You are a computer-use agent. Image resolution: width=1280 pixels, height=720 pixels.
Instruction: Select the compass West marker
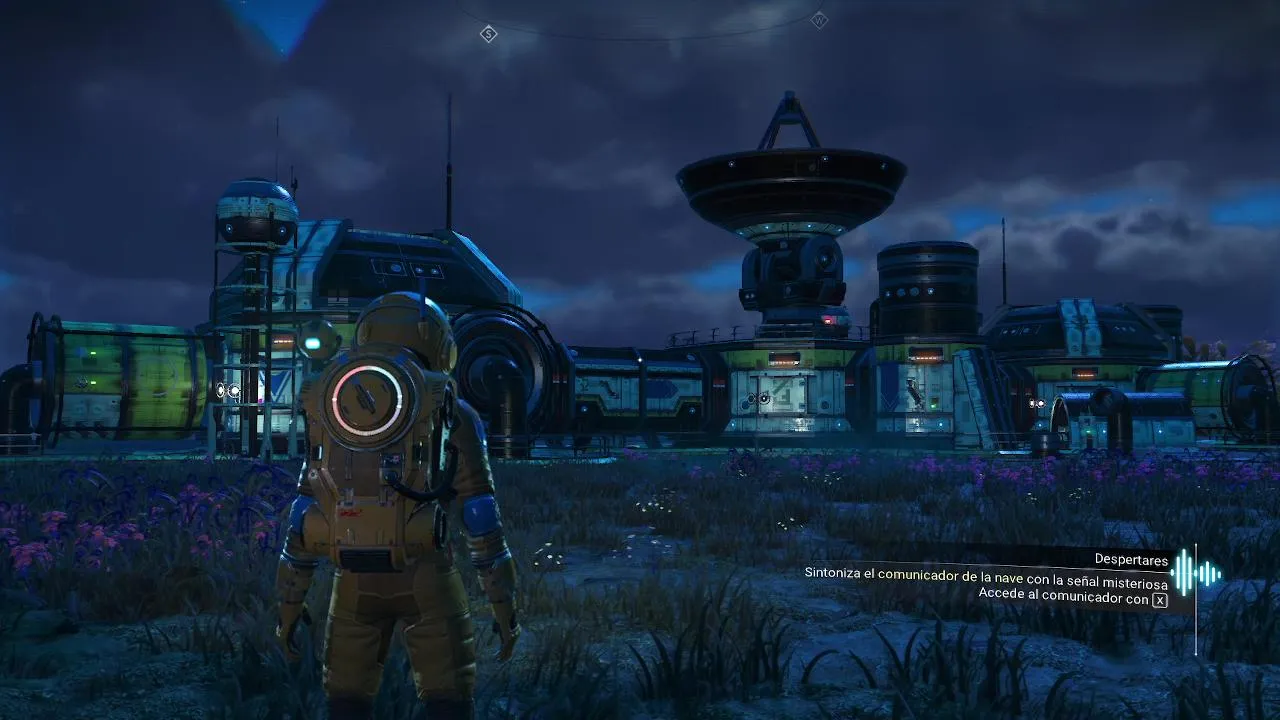click(819, 20)
